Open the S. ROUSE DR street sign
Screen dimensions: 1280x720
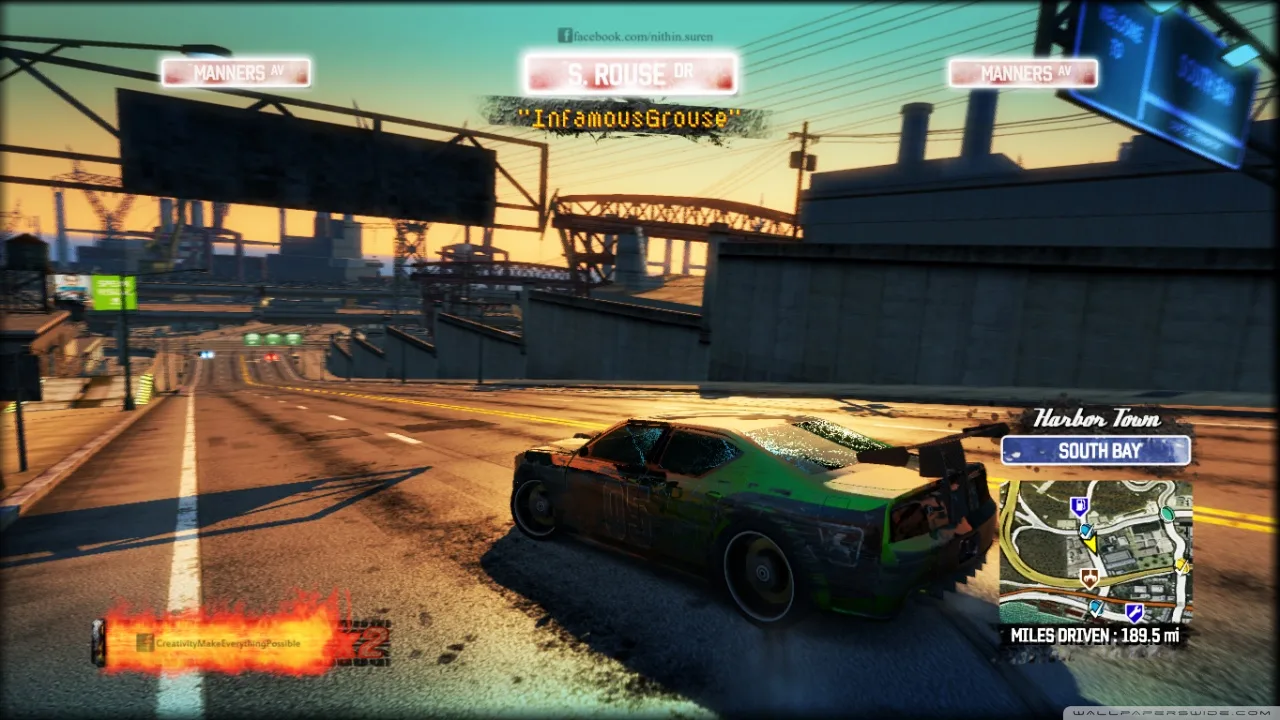click(x=631, y=72)
